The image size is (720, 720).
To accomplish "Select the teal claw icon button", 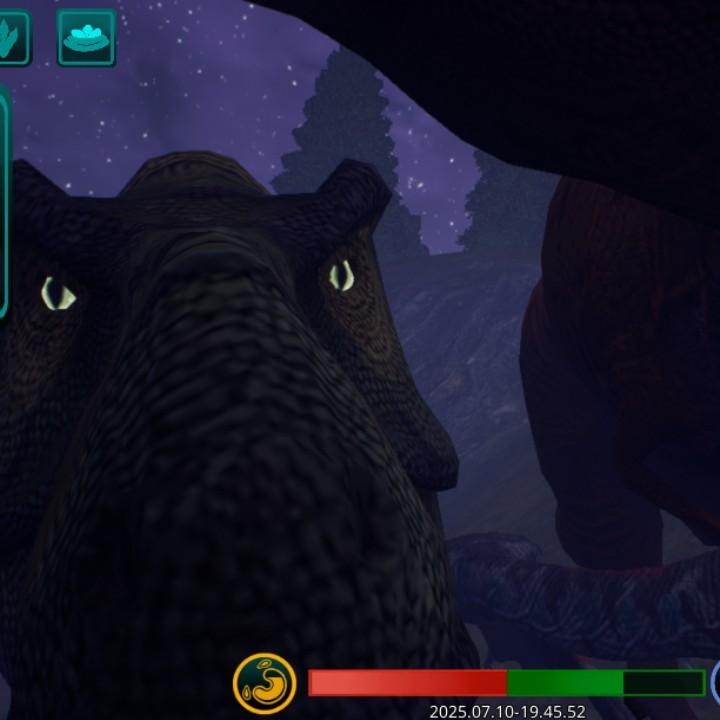I will click(11, 38).
